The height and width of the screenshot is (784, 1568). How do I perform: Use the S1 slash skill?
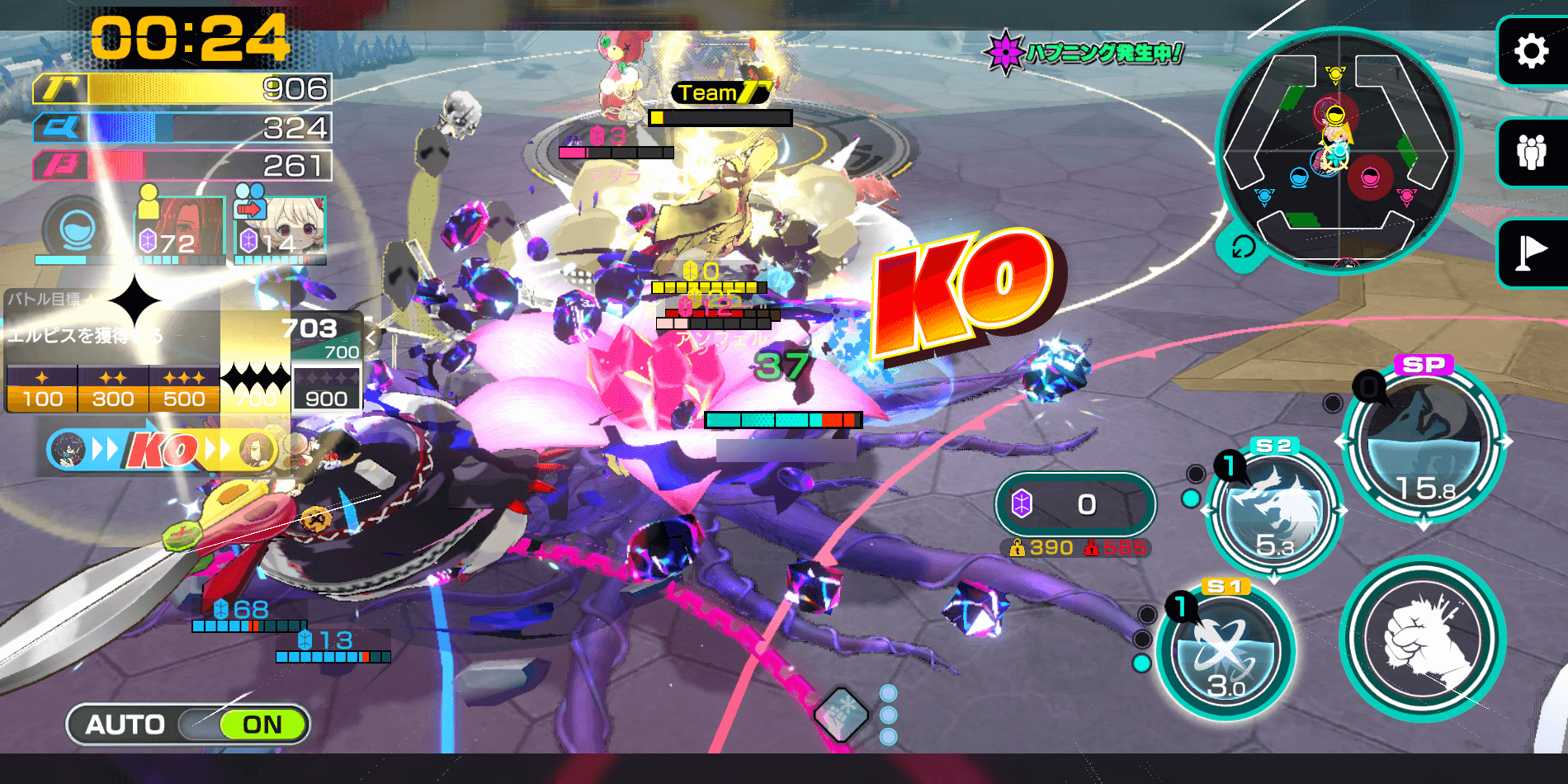(x=1226, y=652)
